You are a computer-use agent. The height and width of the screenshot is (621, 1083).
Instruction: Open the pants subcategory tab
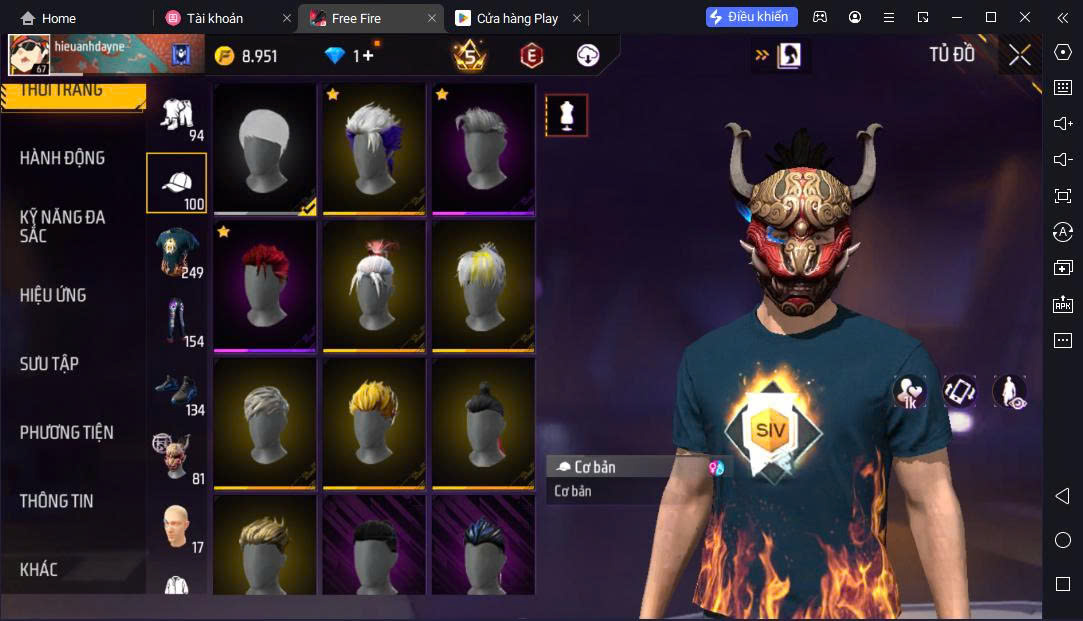[x=177, y=321]
